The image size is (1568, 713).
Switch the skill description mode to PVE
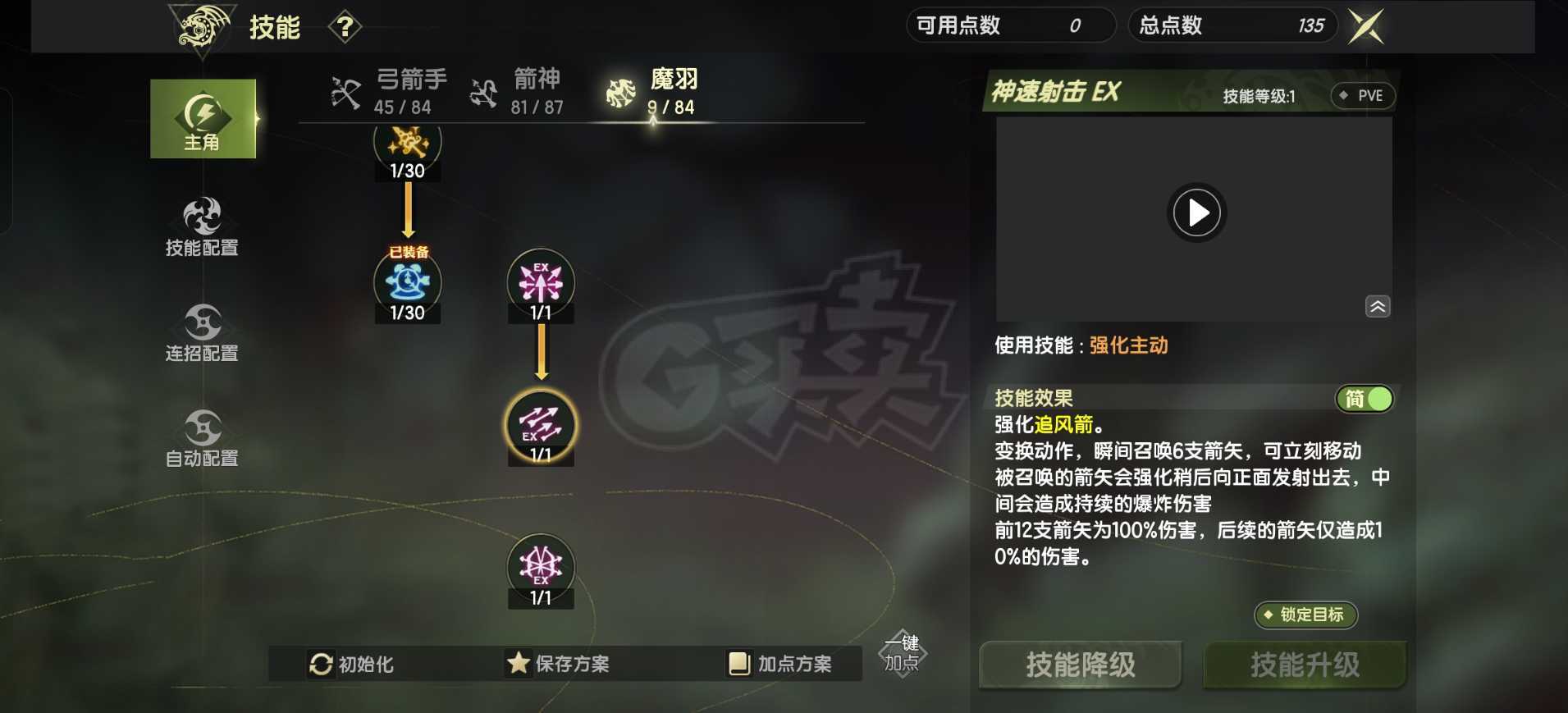pyautogui.click(x=1364, y=96)
